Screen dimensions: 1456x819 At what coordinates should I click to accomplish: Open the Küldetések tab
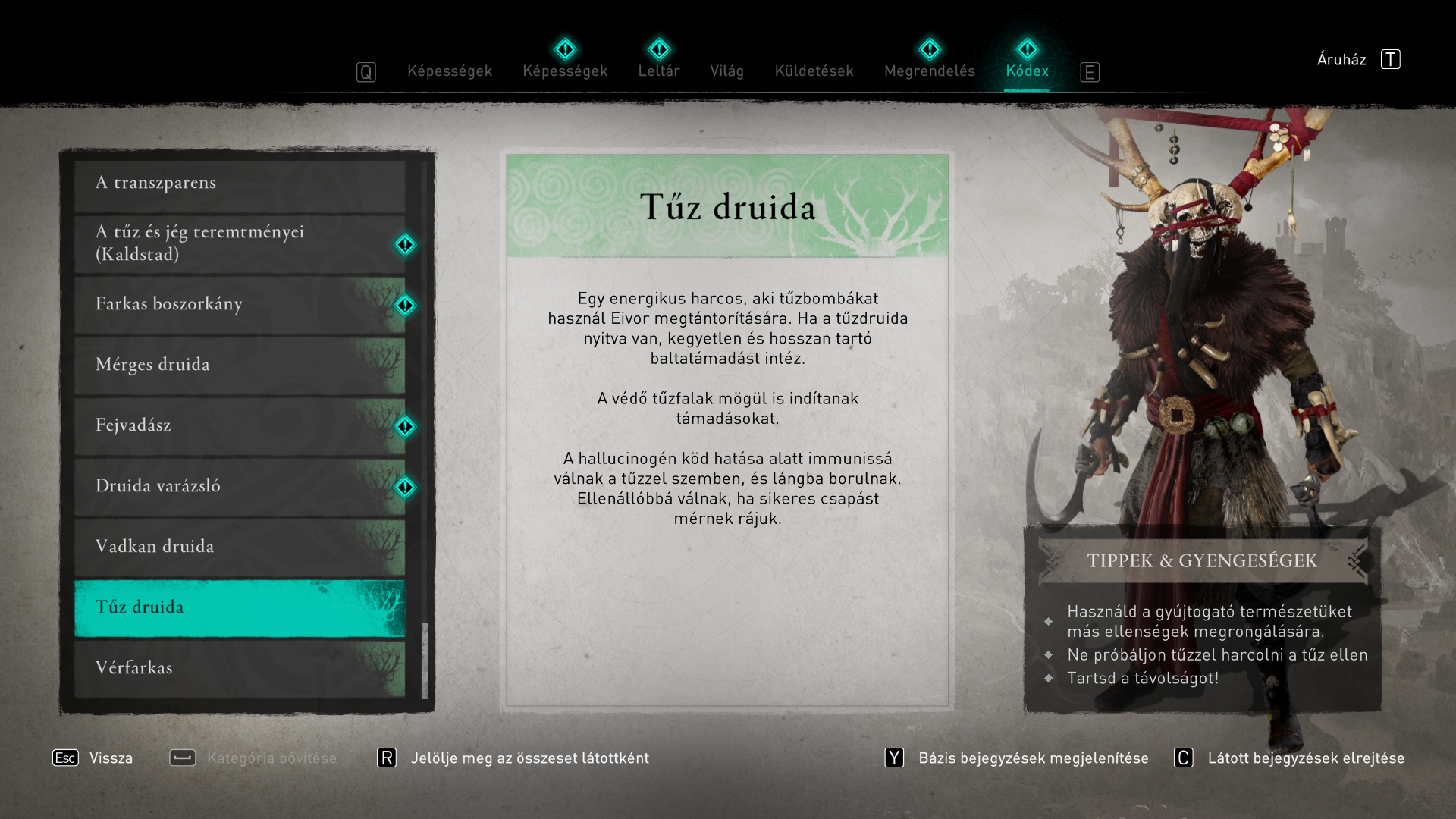814,71
